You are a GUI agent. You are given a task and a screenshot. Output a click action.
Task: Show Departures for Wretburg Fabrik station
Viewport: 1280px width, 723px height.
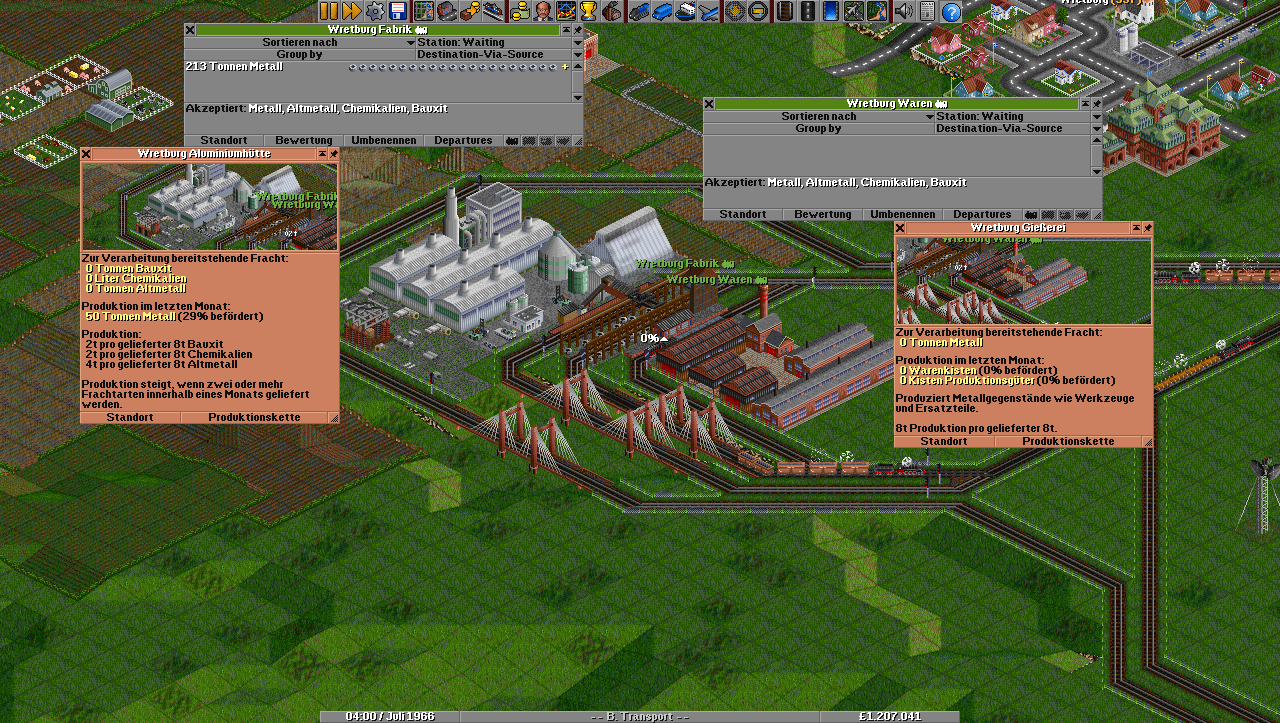pyautogui.click(x=463, y=141)
